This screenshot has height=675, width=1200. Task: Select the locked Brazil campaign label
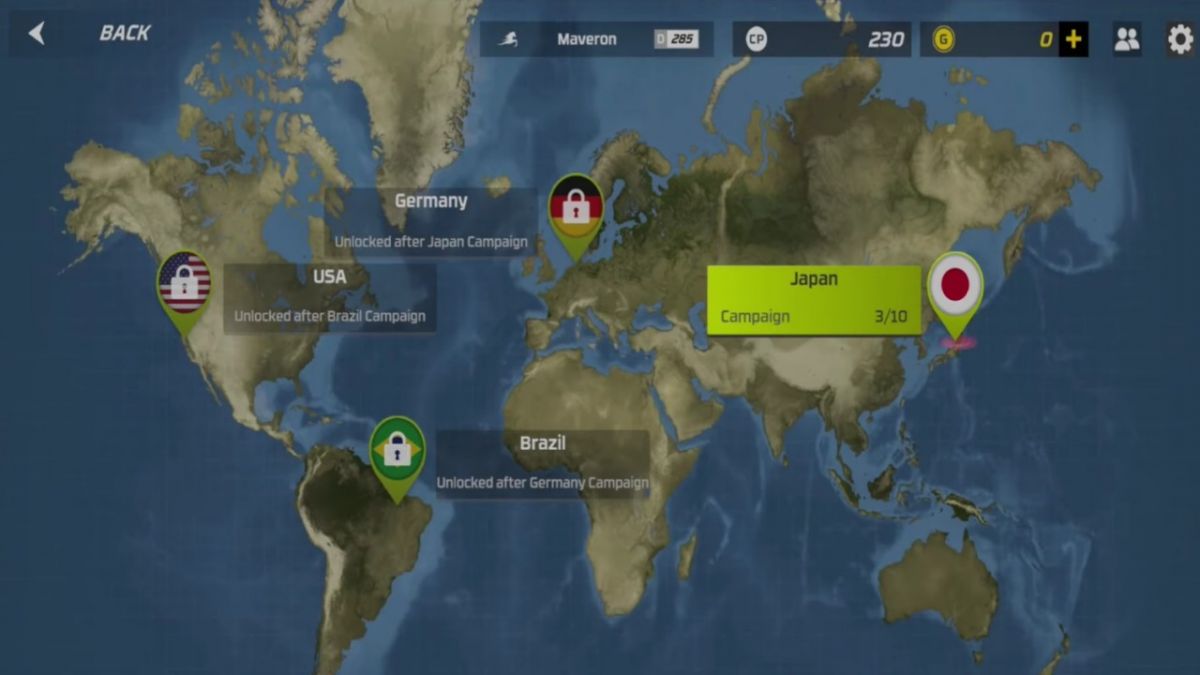click(542, 463)
